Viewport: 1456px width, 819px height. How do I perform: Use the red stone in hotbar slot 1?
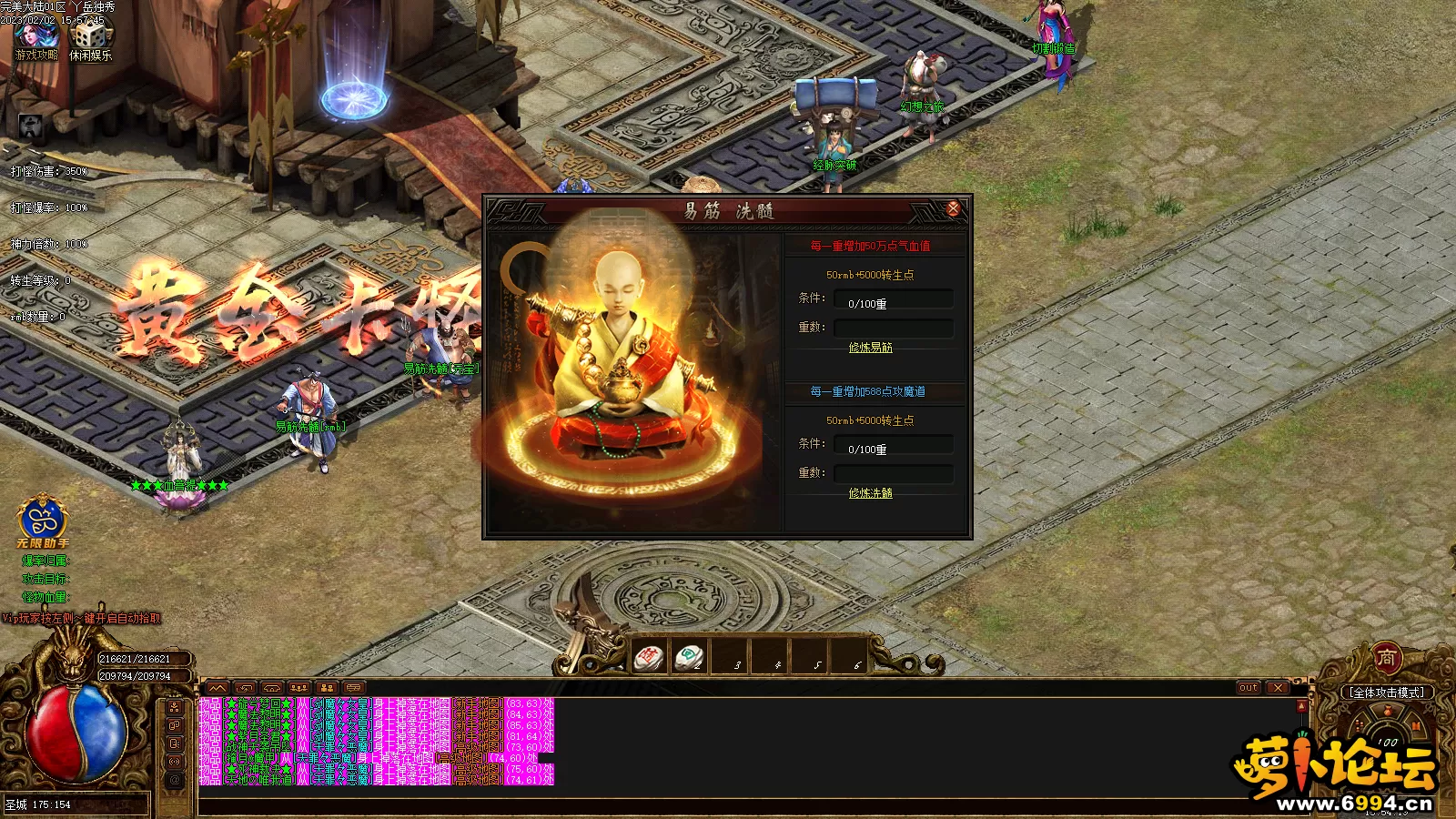pyautogui.click(x=650, y=656)
